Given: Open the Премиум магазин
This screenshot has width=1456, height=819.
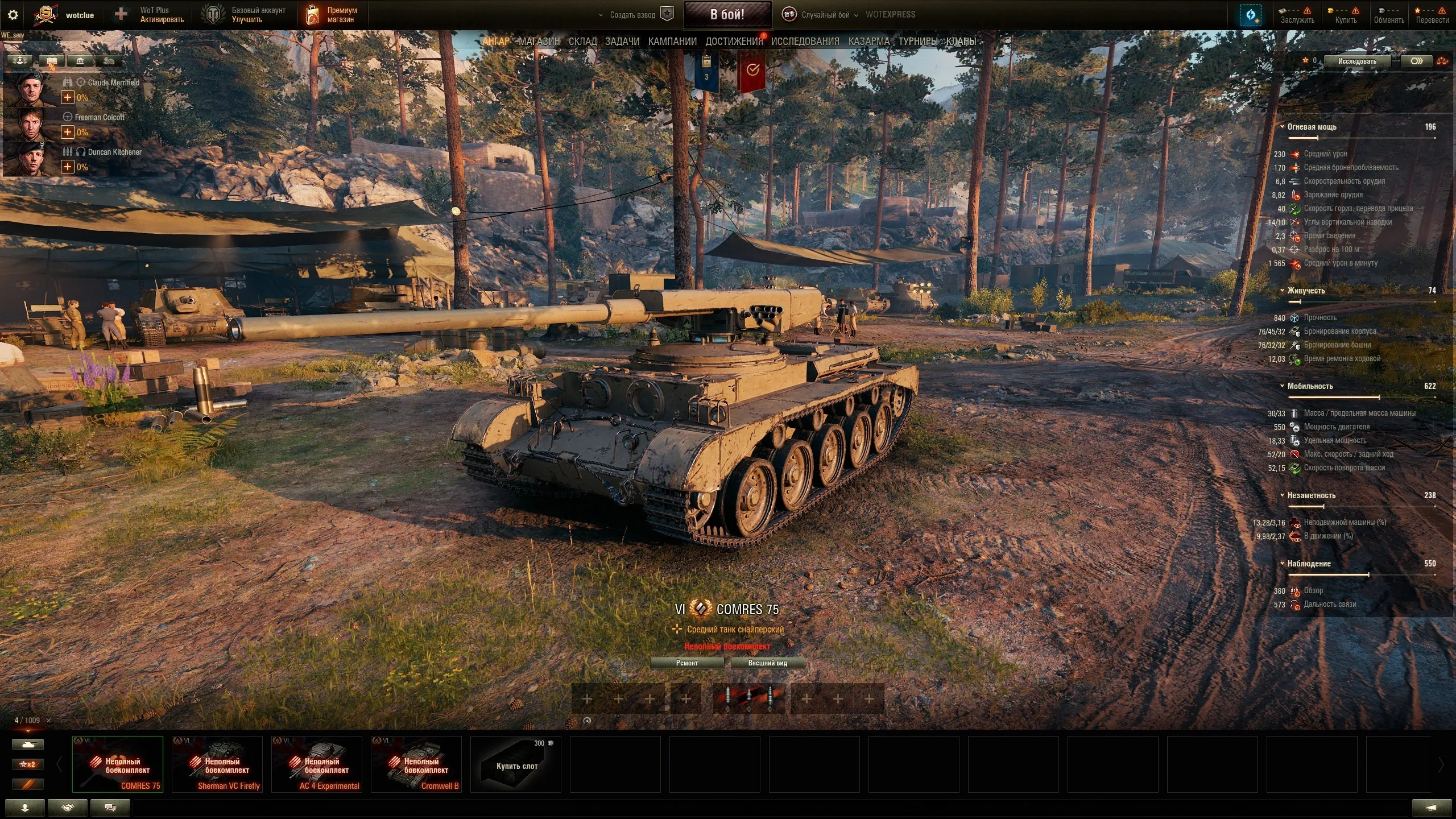Looking at the screenshot, I should [333, 15].
